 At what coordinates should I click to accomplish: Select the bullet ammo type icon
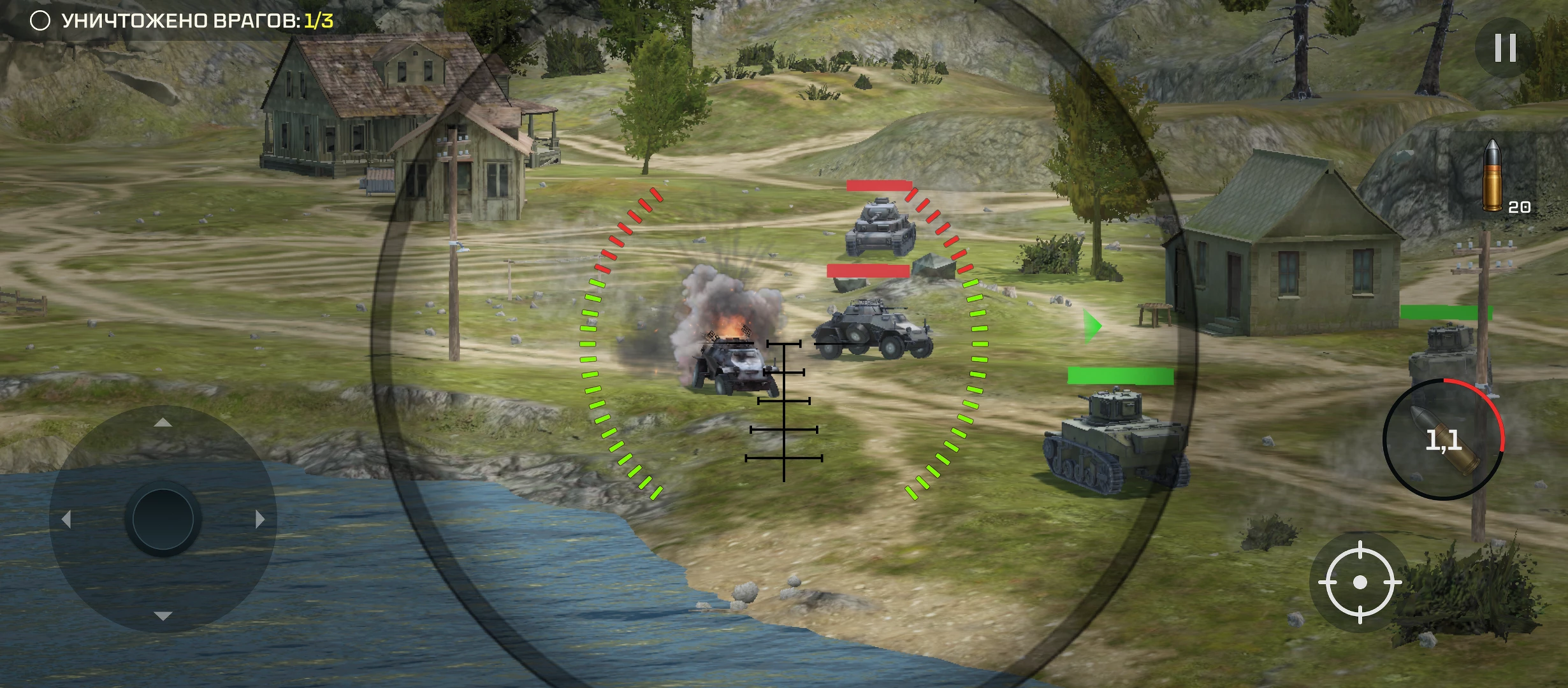(1493, 175)
